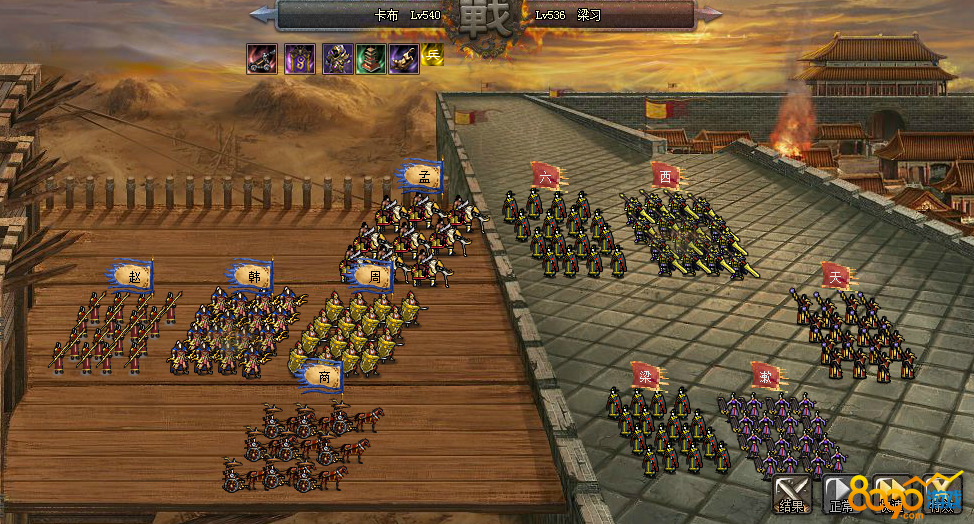
Task: Choose the pagoda tower buff icon
Action: pos(371,58)
